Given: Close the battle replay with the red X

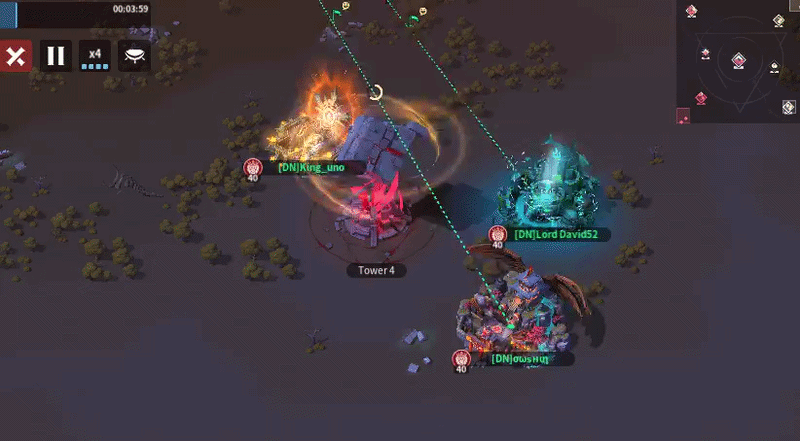Looking at the screenshot, I should (15, 55).
